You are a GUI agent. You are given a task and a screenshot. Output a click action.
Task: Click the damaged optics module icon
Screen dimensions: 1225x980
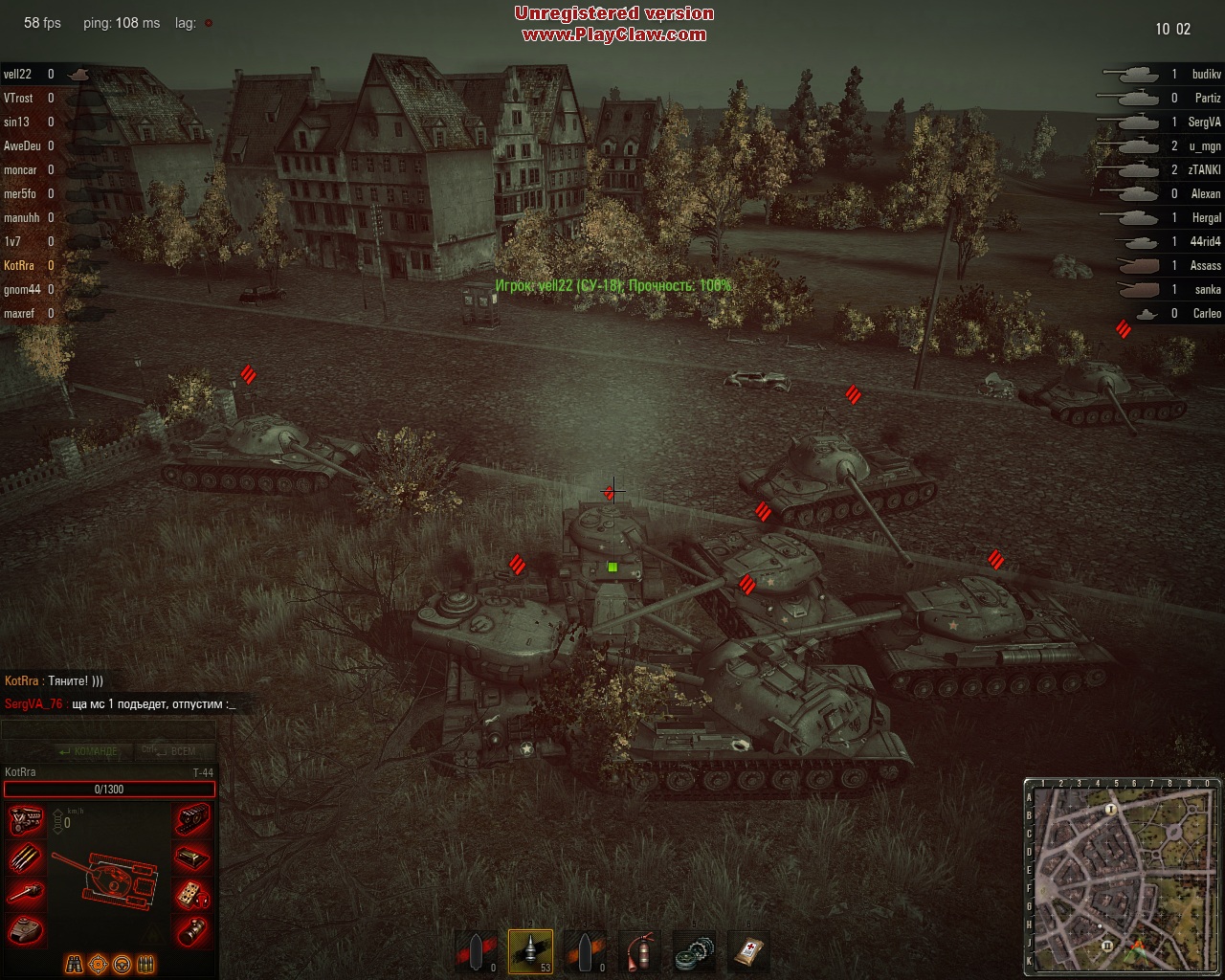(x=192, y=928)
